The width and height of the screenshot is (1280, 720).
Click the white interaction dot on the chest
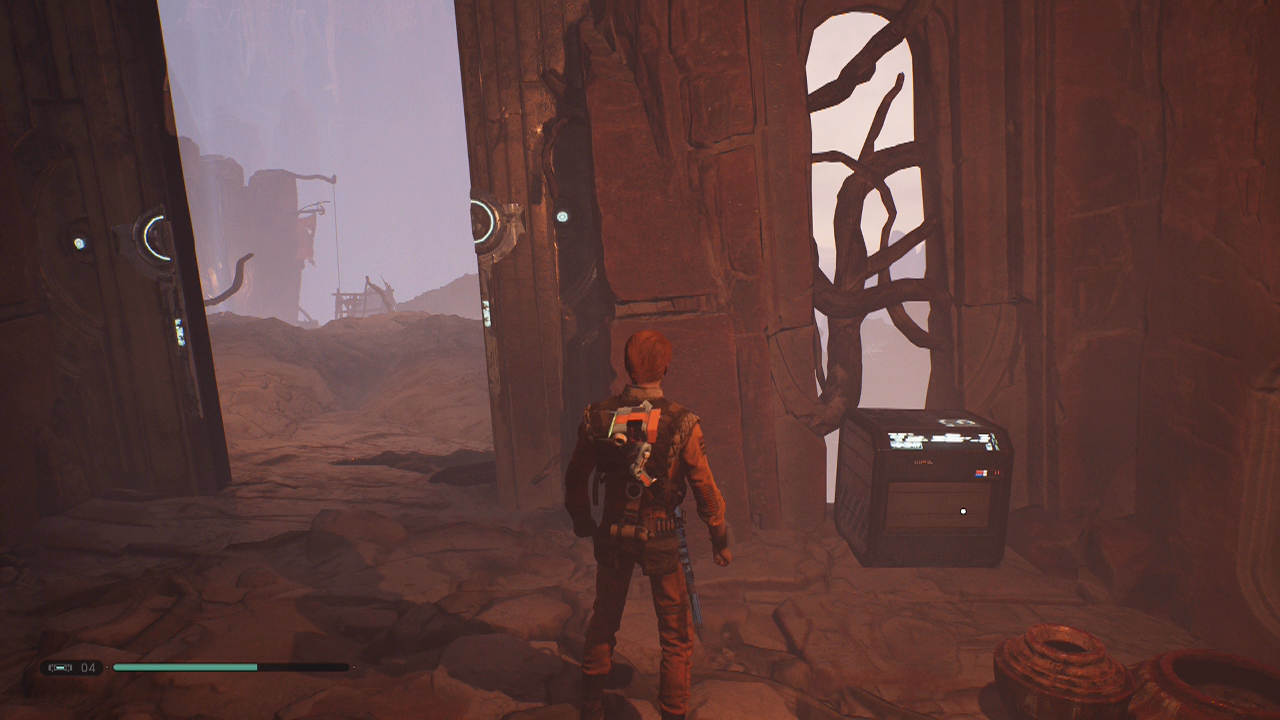[963, 510]
